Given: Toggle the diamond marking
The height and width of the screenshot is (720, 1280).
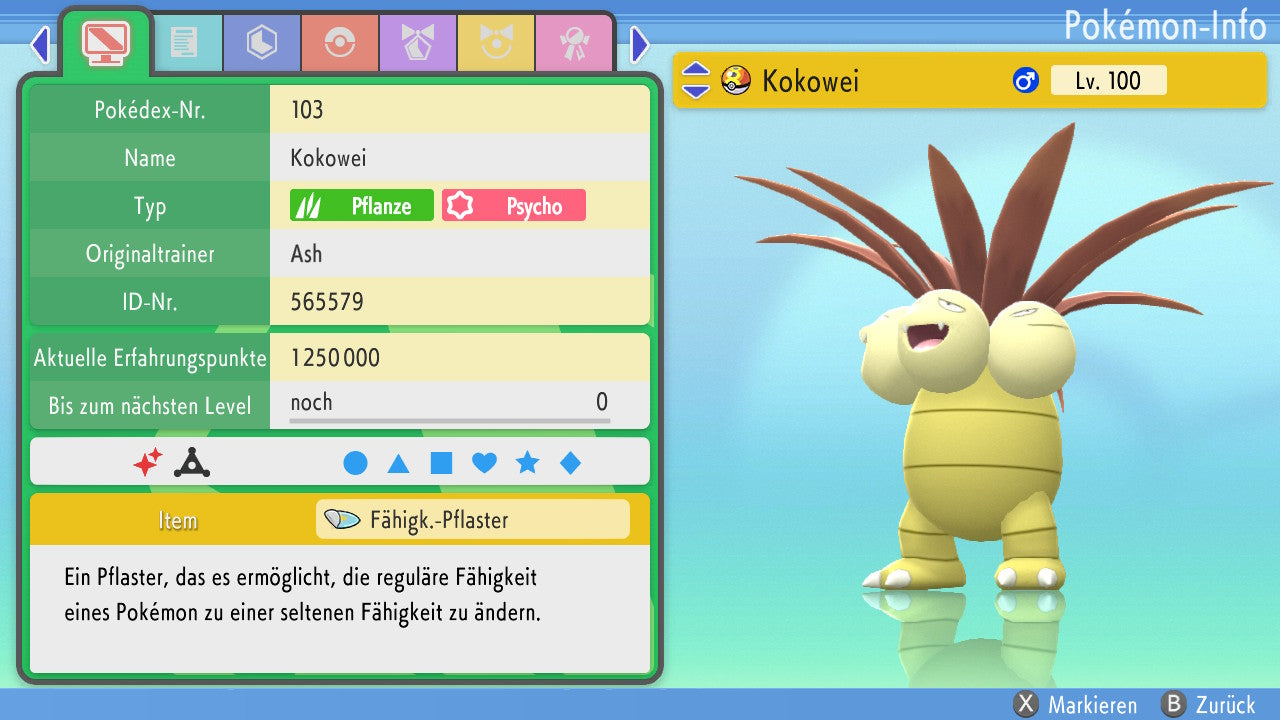Looking at the screenshot, I should pos(570,463).
